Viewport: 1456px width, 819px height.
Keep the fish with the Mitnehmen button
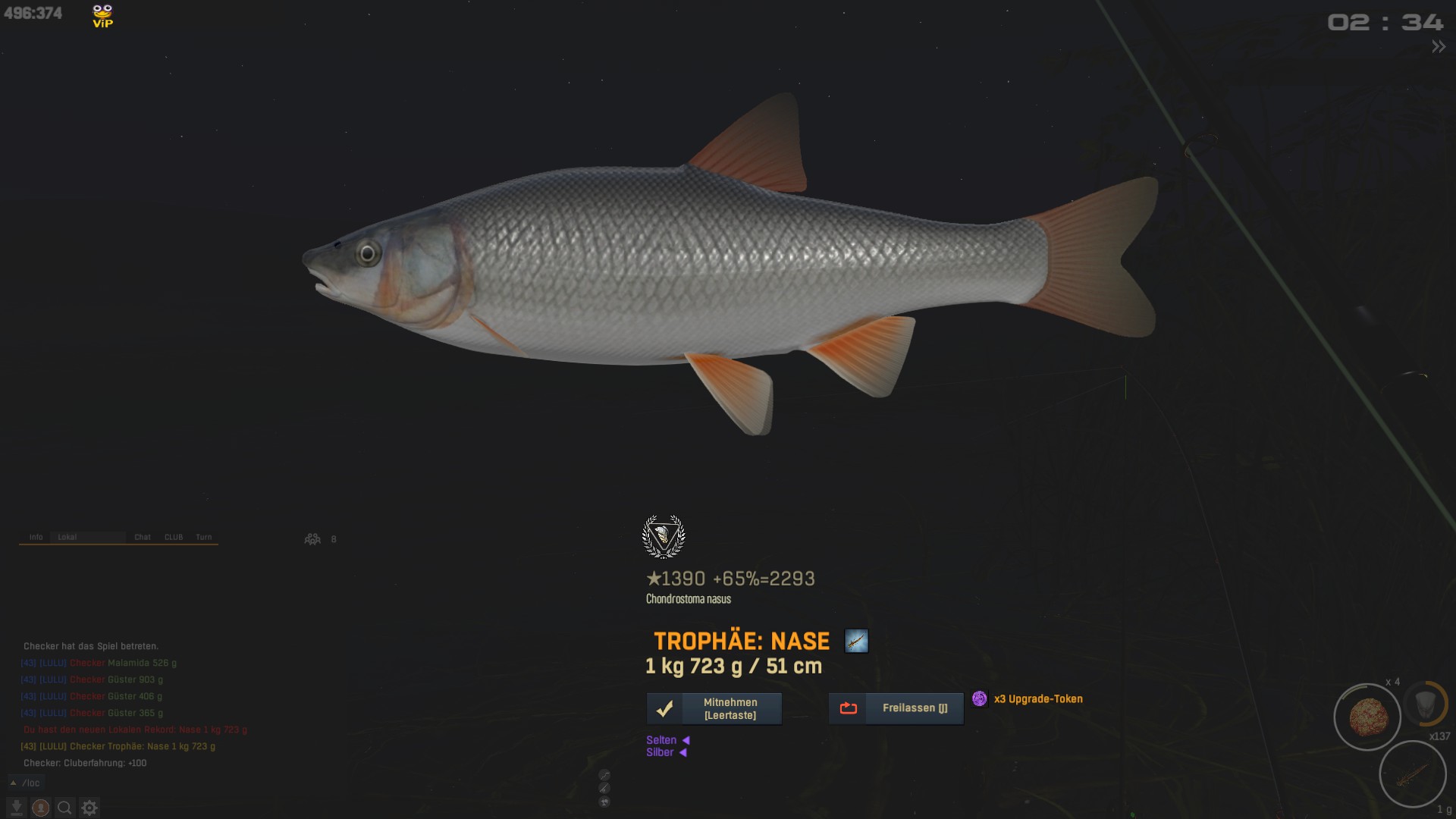[x=714, y=708]
